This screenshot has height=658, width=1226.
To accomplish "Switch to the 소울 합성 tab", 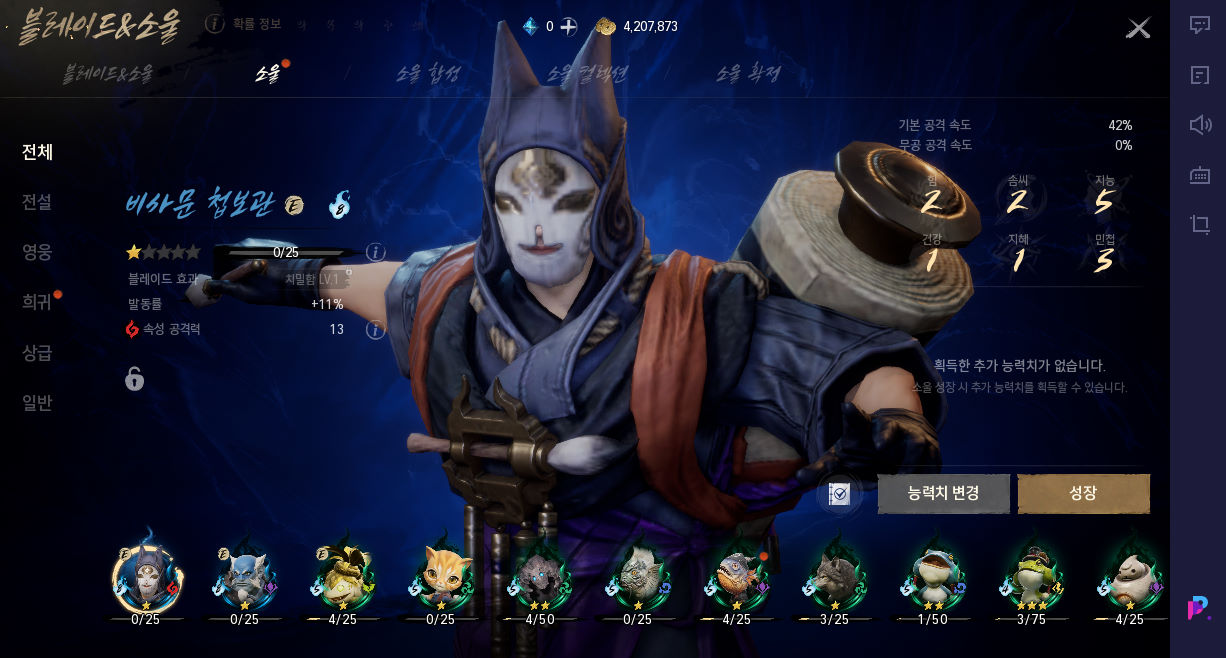I will point(429,73).
